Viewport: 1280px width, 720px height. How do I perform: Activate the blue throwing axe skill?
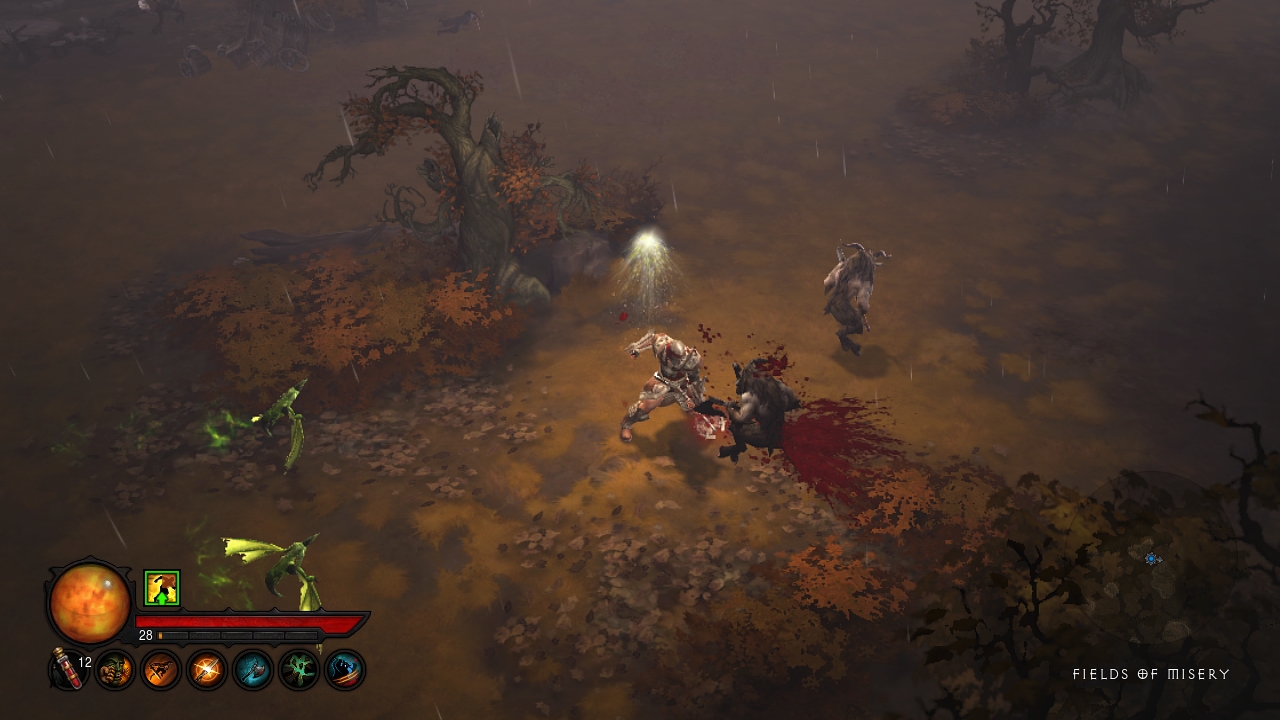pyautogui.click(x=253, y=669)
